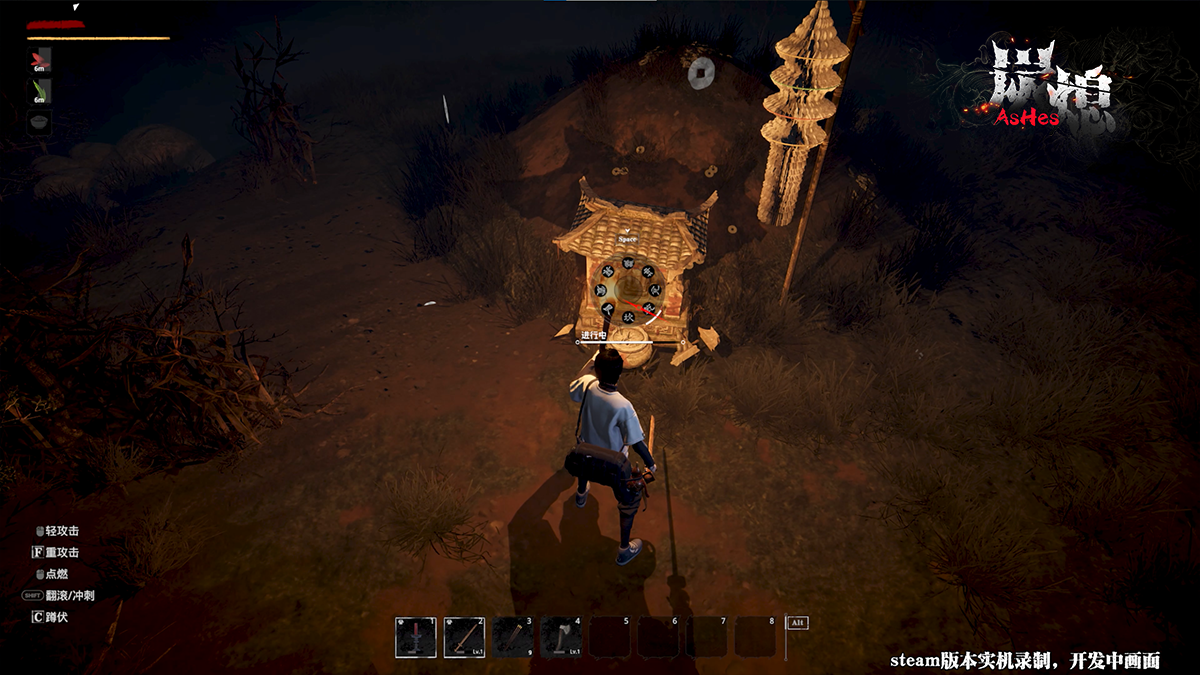
Task: Open the food bowl status icon
Action: (x=40, y=121)
